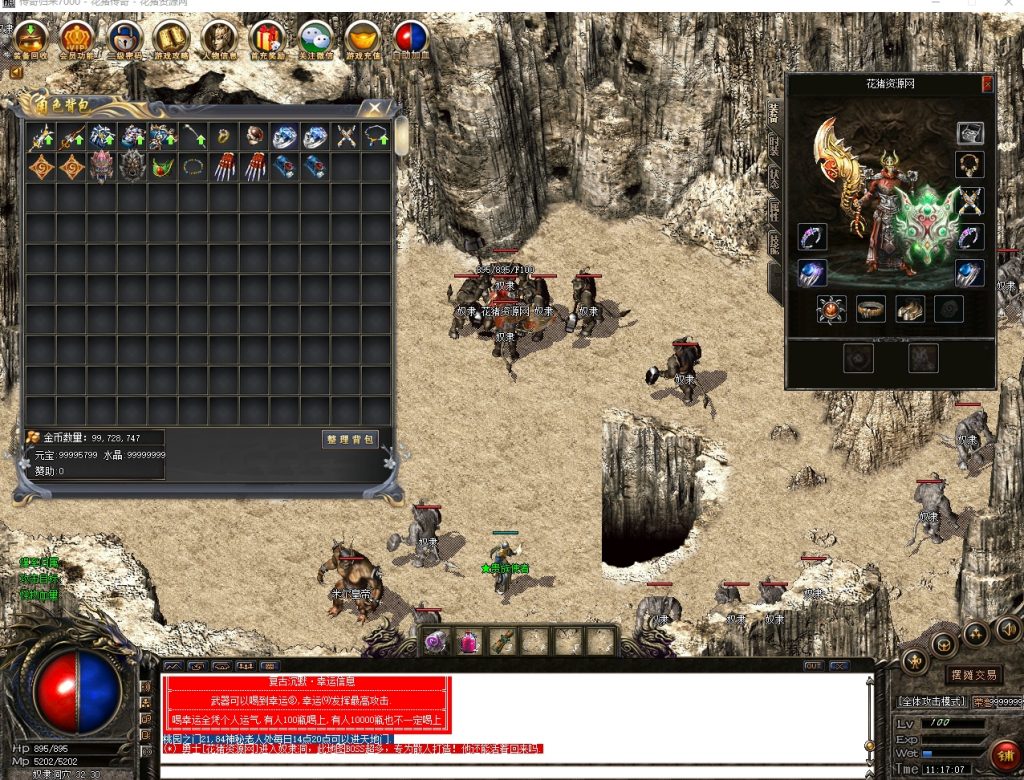Open the 装备回收 equipment recycle icon
The image size is (1024, 780).
coord(28,38)
